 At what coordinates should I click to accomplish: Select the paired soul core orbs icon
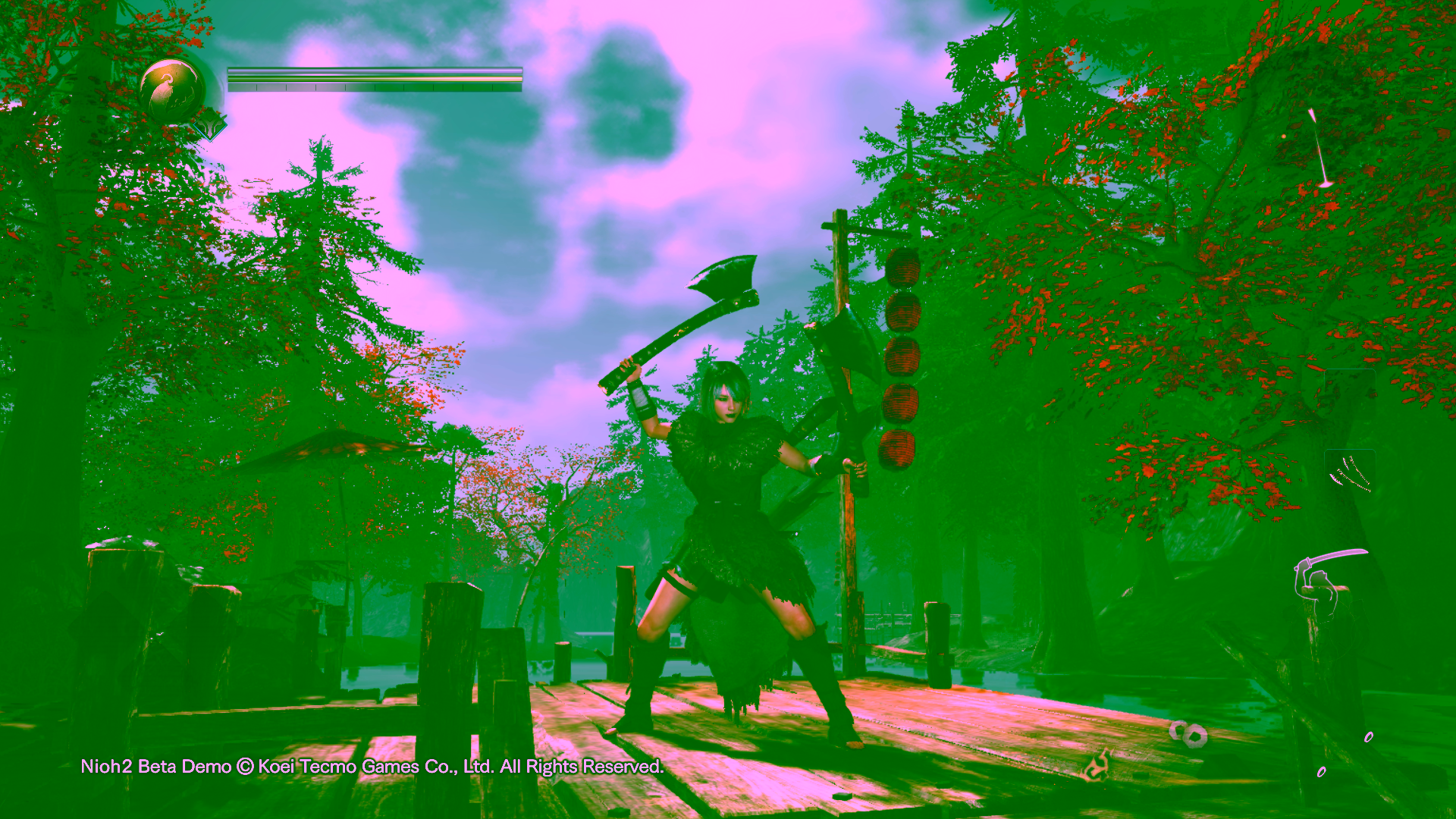tap(1188, 736)
